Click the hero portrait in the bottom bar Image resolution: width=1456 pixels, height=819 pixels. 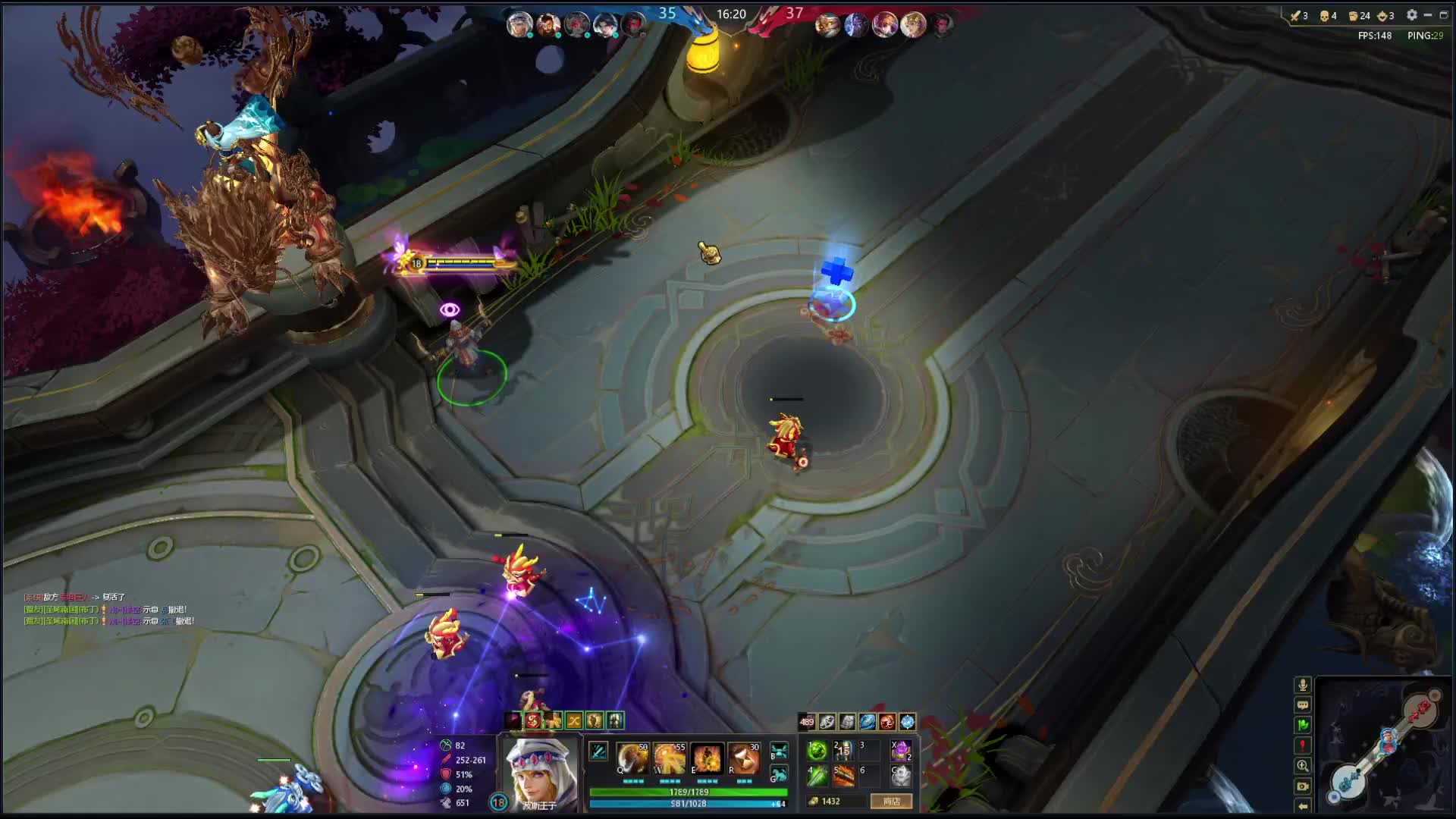click(x=540, y=773)
